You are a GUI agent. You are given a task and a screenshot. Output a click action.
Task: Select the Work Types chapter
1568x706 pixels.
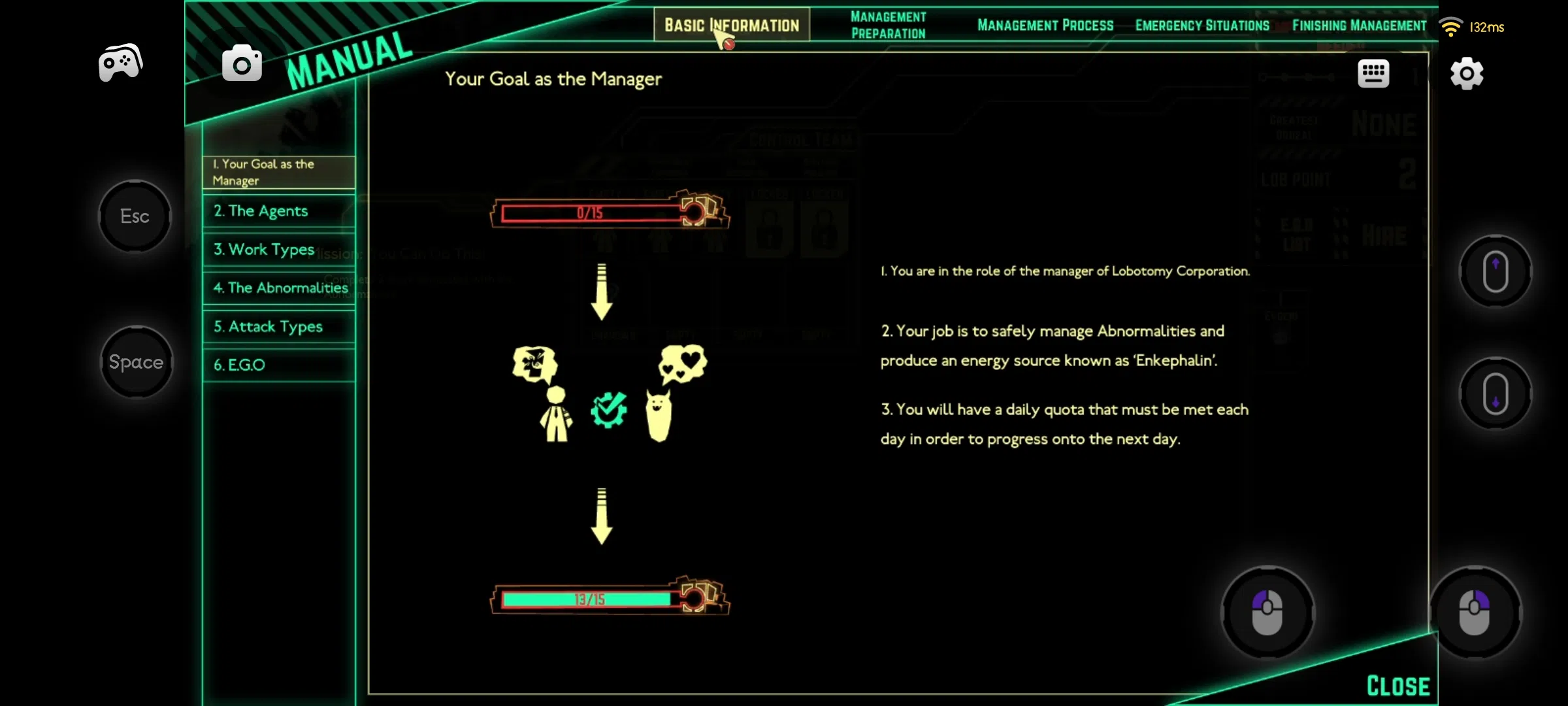(x=278, y=249)
